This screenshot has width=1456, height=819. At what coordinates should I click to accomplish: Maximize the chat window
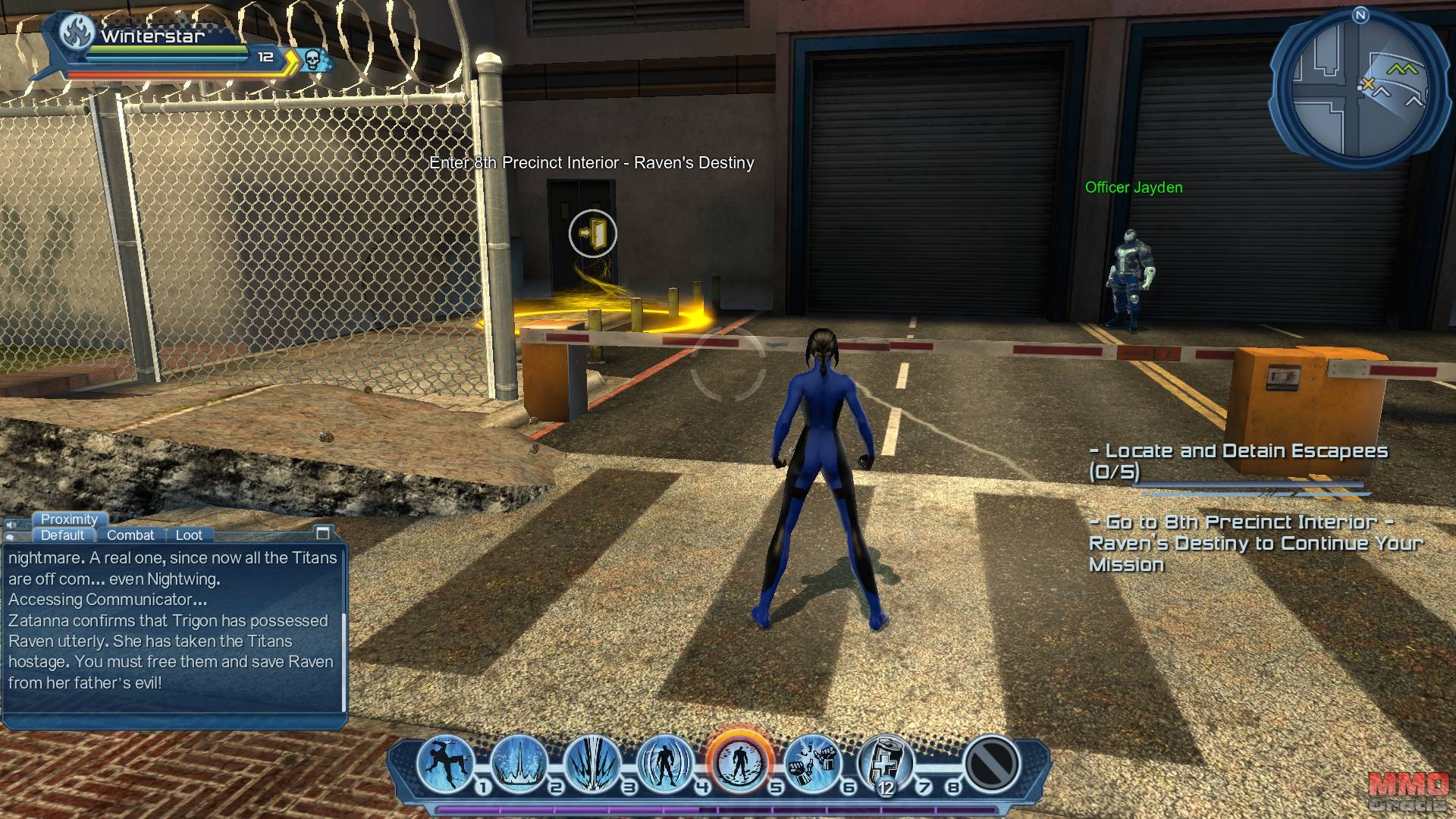(323, 533)
